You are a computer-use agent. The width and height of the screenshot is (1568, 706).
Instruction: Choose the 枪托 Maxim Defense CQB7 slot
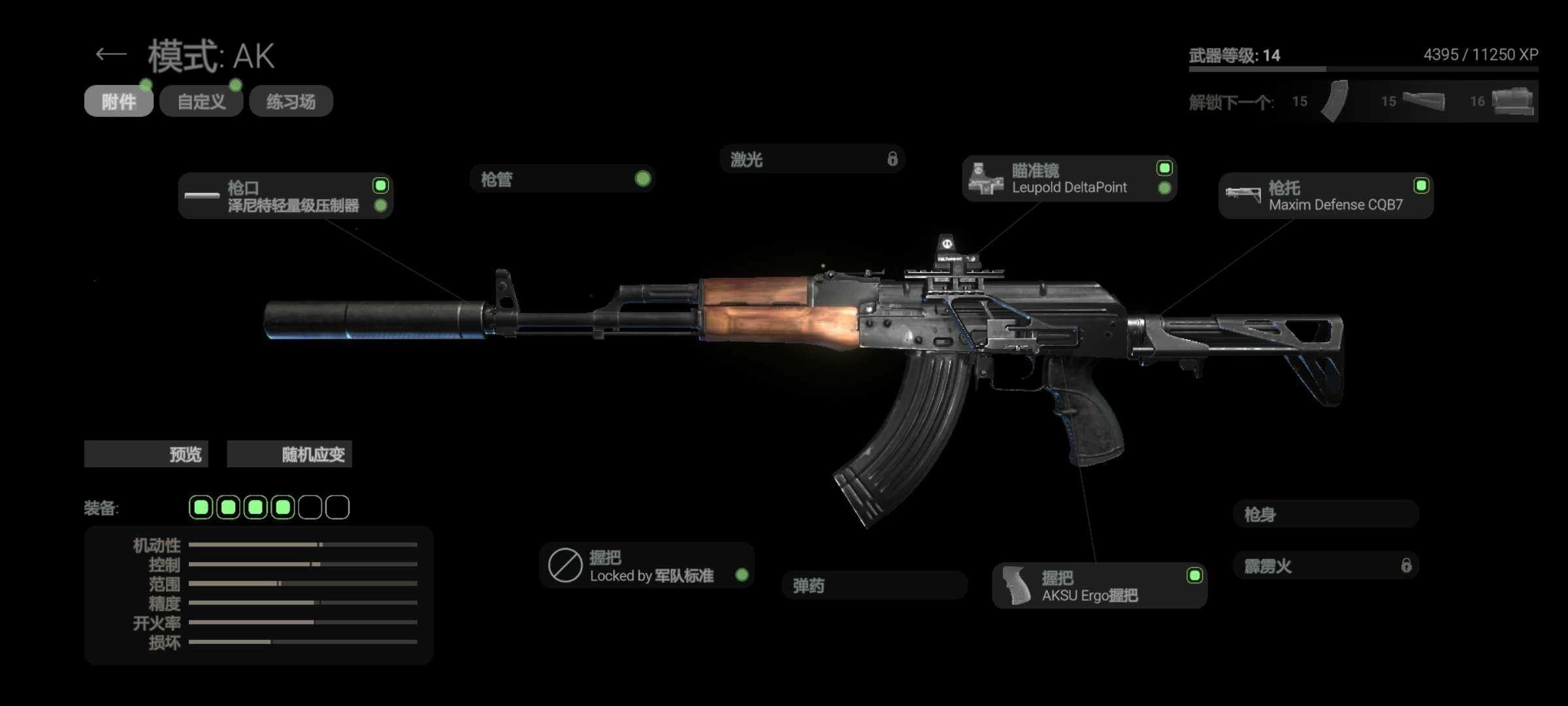coord(1326,196)
